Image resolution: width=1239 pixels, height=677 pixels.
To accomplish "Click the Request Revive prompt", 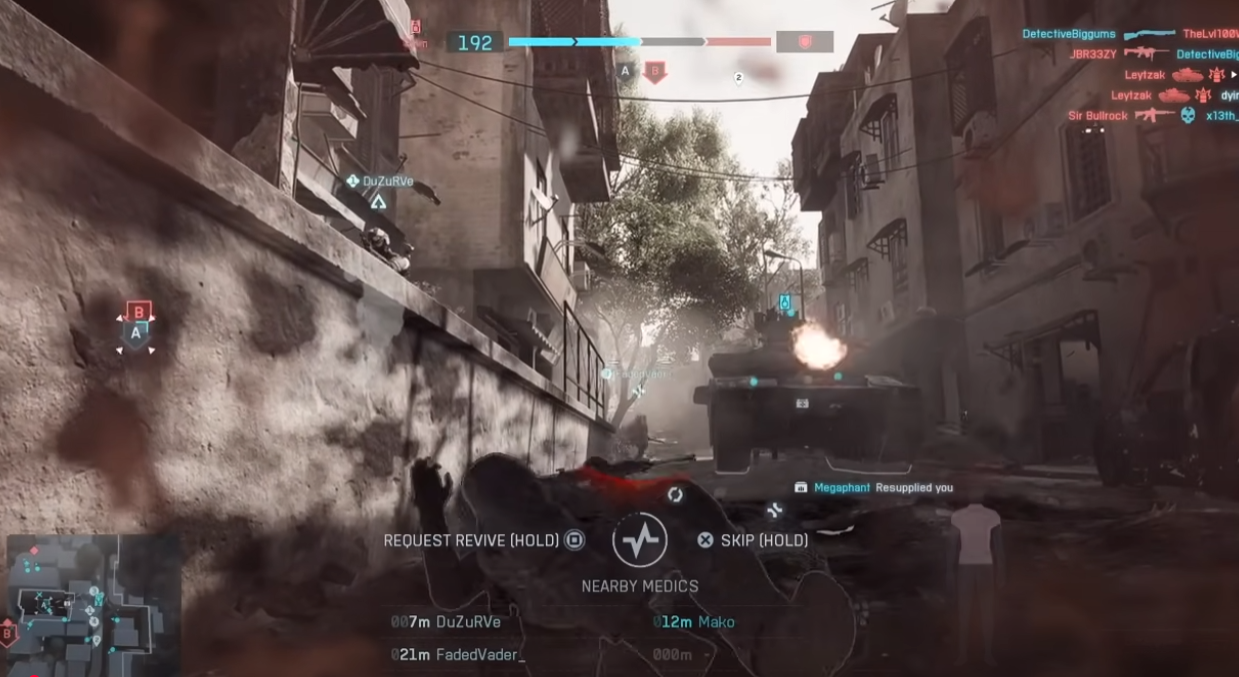I will (484, 541).
